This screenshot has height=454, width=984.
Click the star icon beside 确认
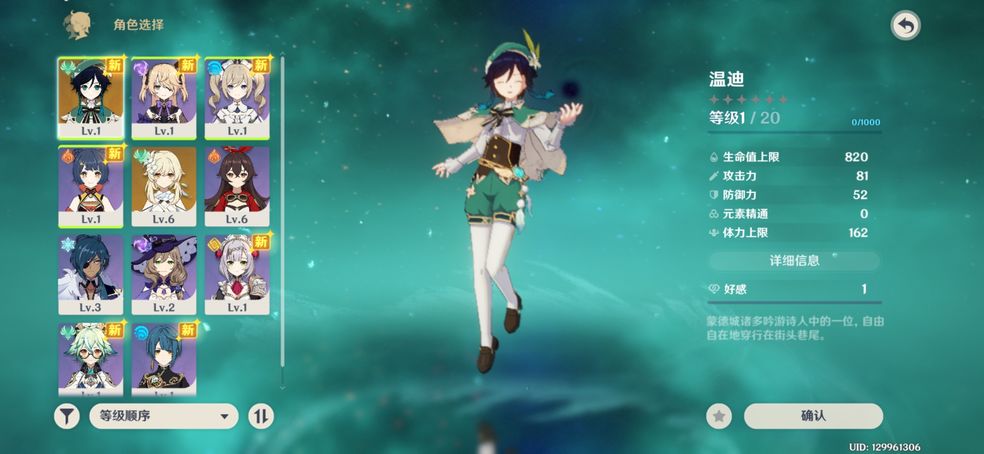pos(719,416)
